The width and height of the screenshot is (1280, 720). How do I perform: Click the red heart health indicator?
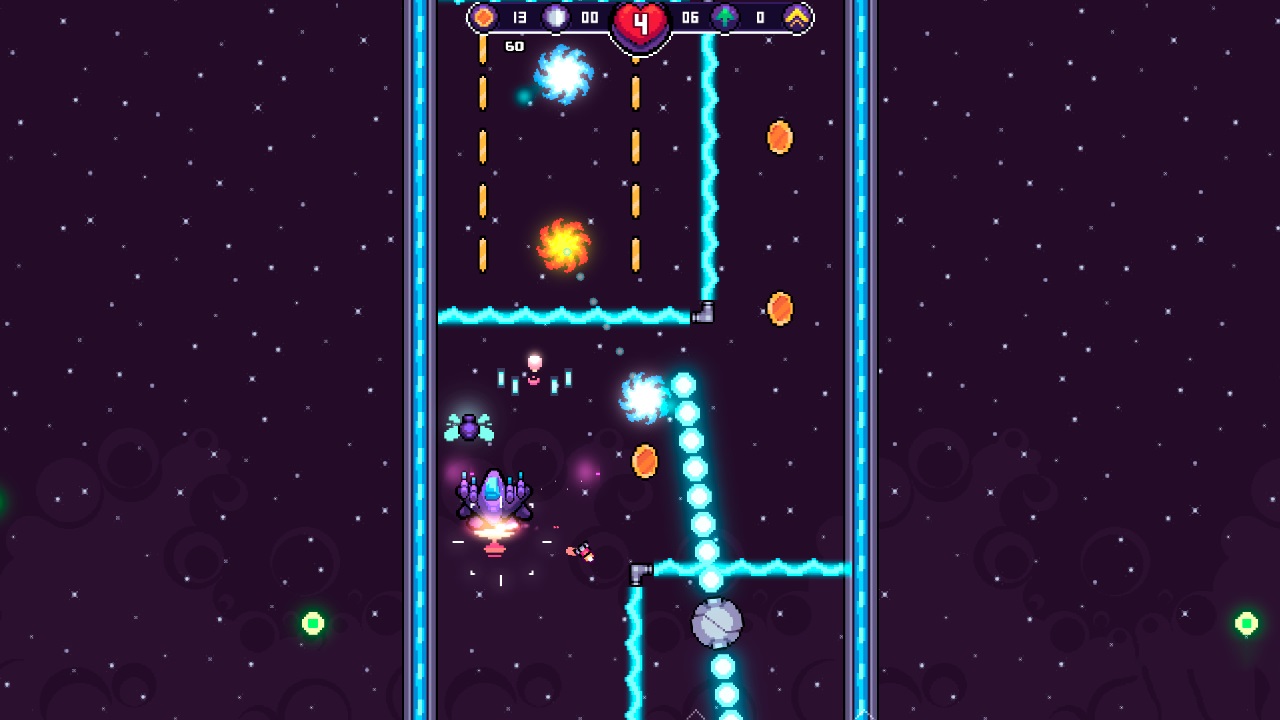(639, 22)
